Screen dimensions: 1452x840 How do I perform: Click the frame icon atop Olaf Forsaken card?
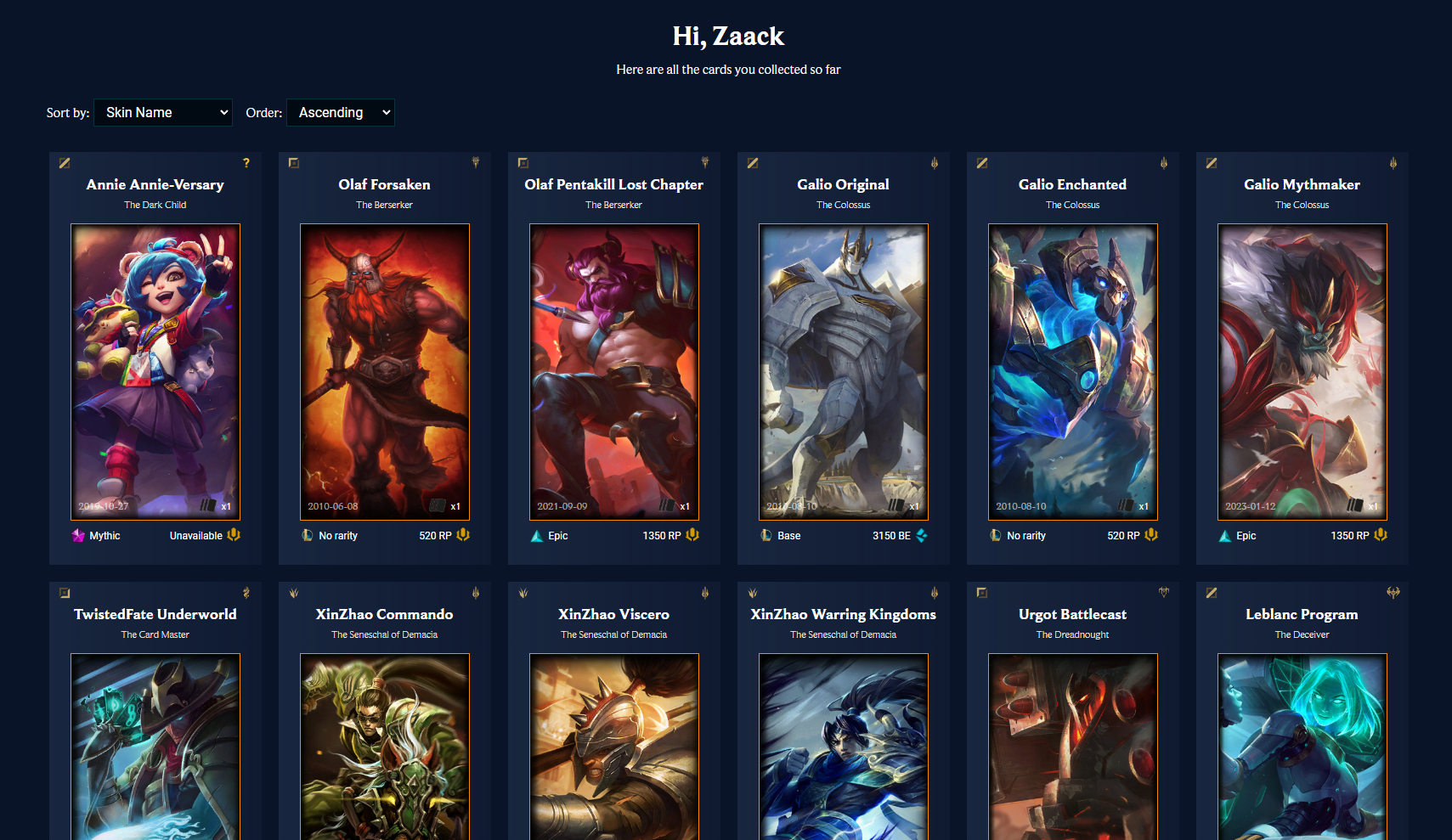pyautogui.click(x=293, y=162)
